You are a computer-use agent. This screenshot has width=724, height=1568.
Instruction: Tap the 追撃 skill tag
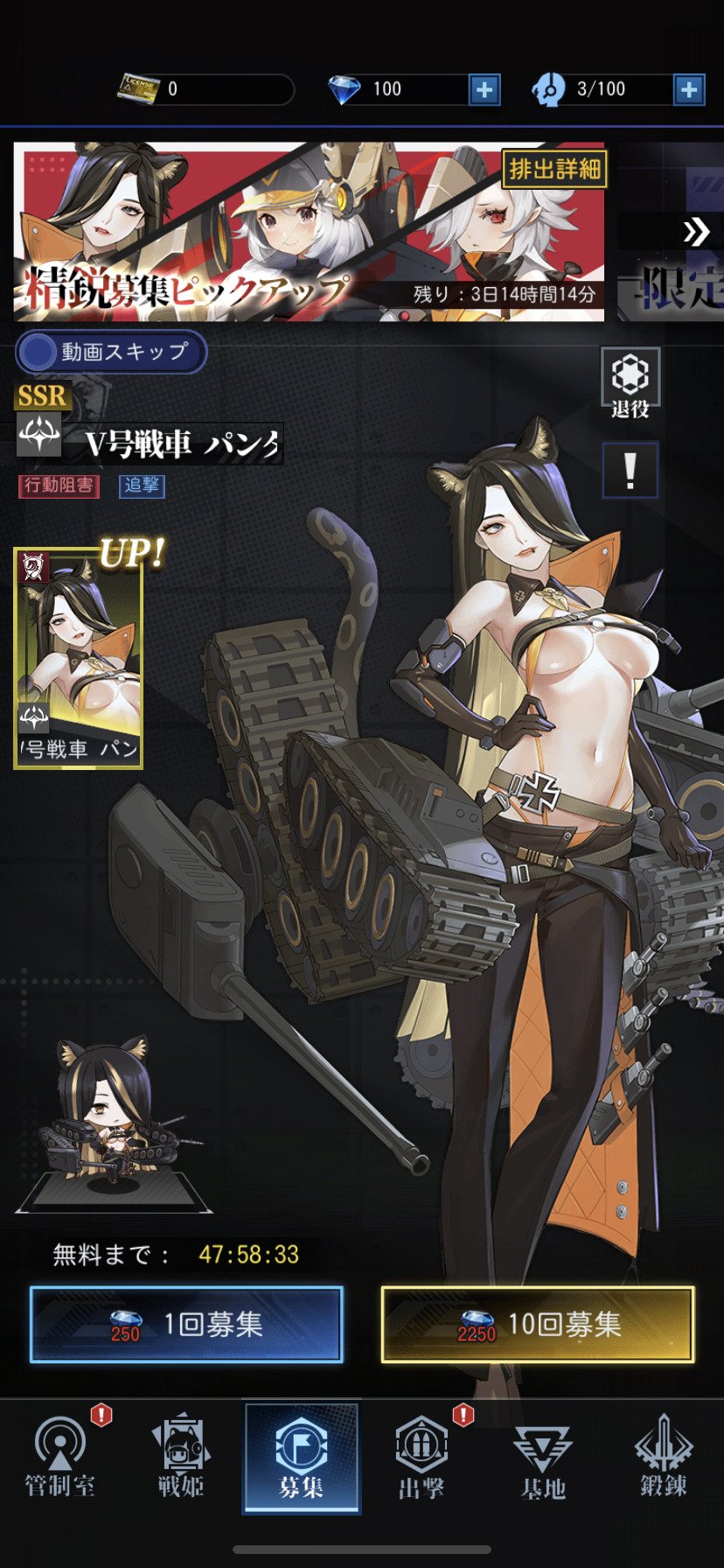point(142,486)
